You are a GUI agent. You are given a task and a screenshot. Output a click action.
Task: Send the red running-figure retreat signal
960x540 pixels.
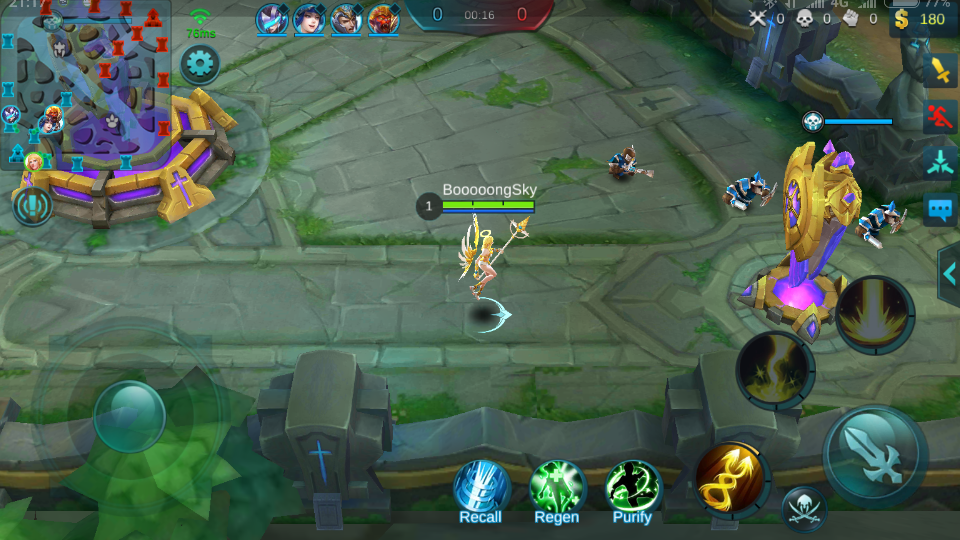coord(941,116)
